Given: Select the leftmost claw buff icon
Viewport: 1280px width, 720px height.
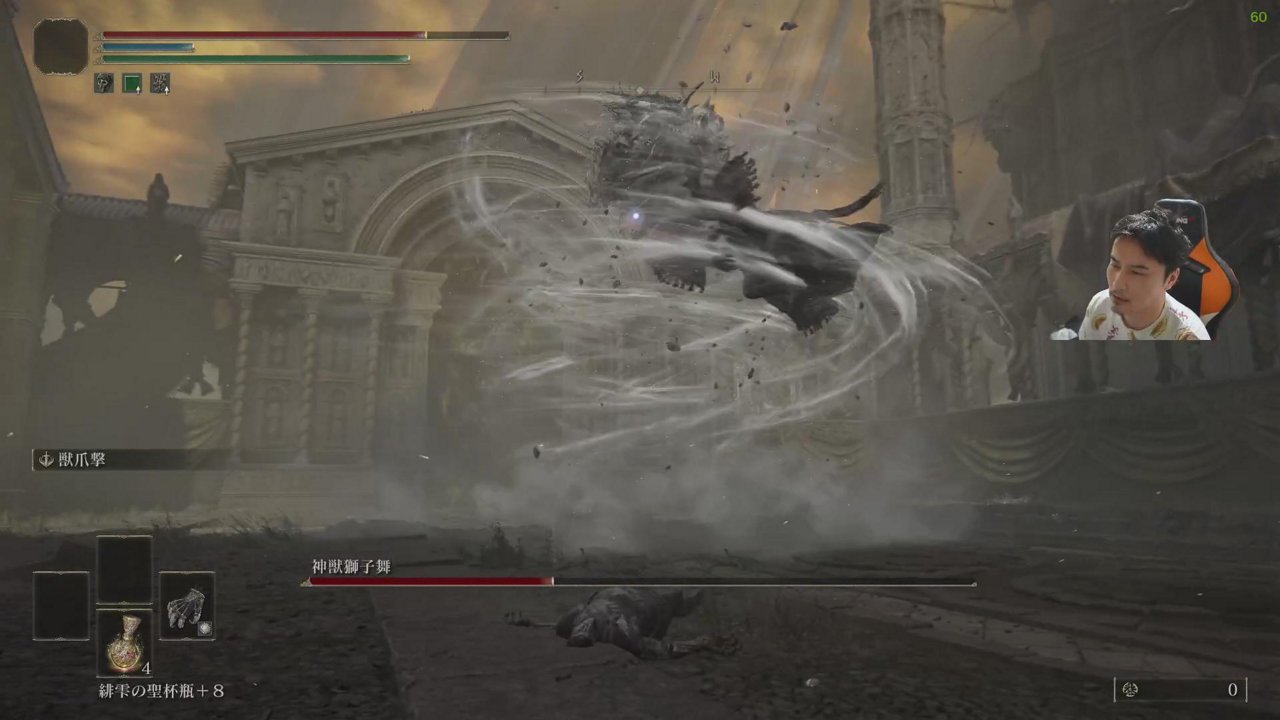Looking at the screenshot, I should click(103, 83).
